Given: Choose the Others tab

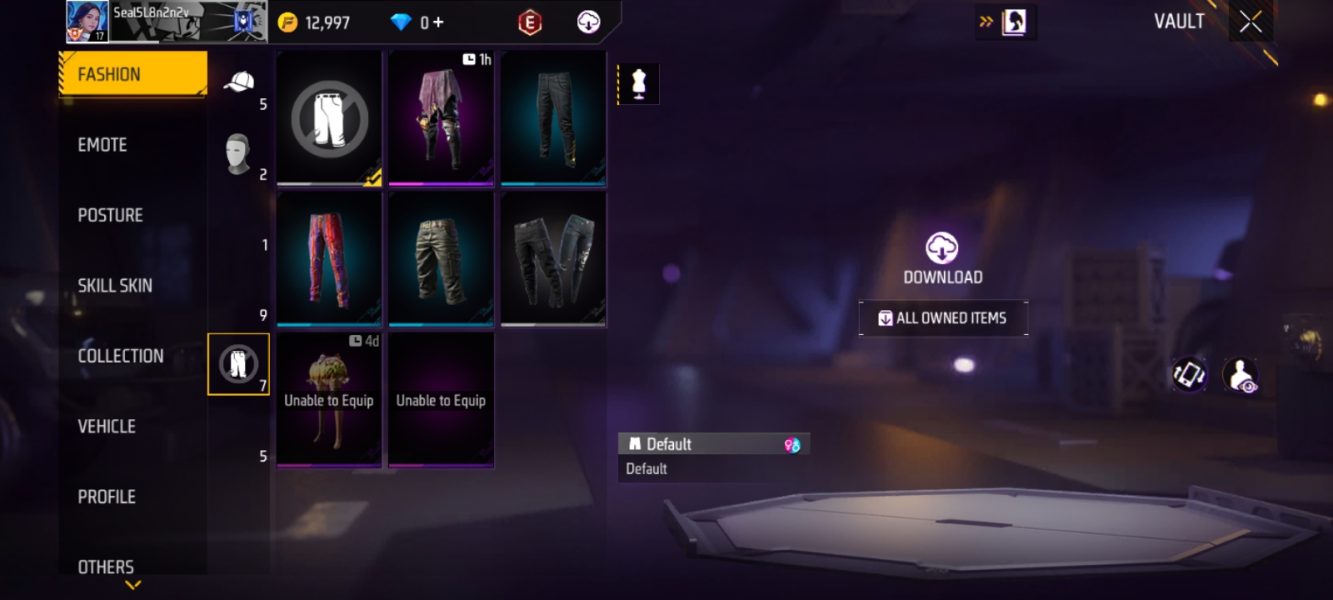Looking at the screenshot, I should (x=106, y=566).
